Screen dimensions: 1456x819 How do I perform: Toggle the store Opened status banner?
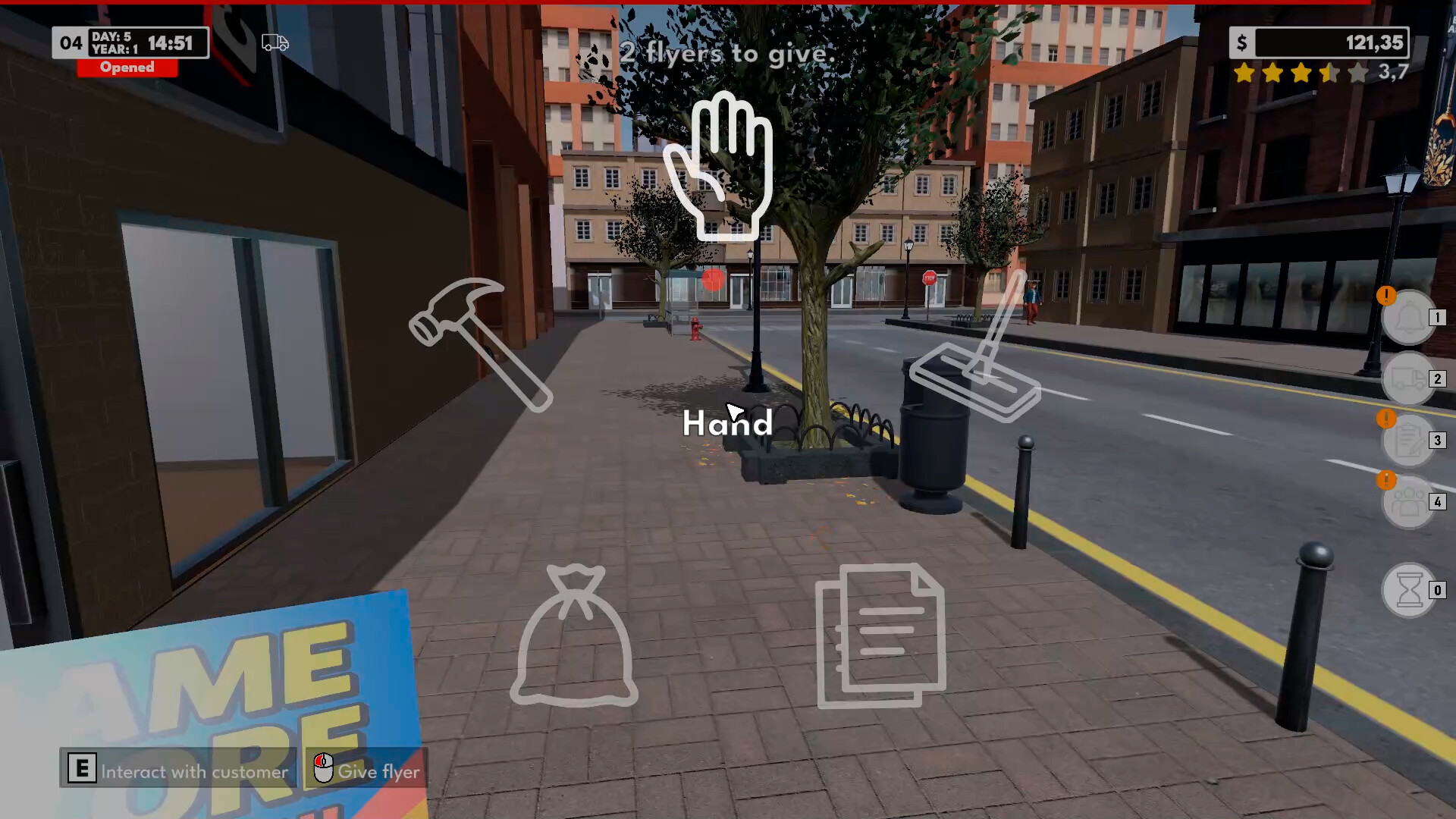pyautogui.click(x=127, y=67)
